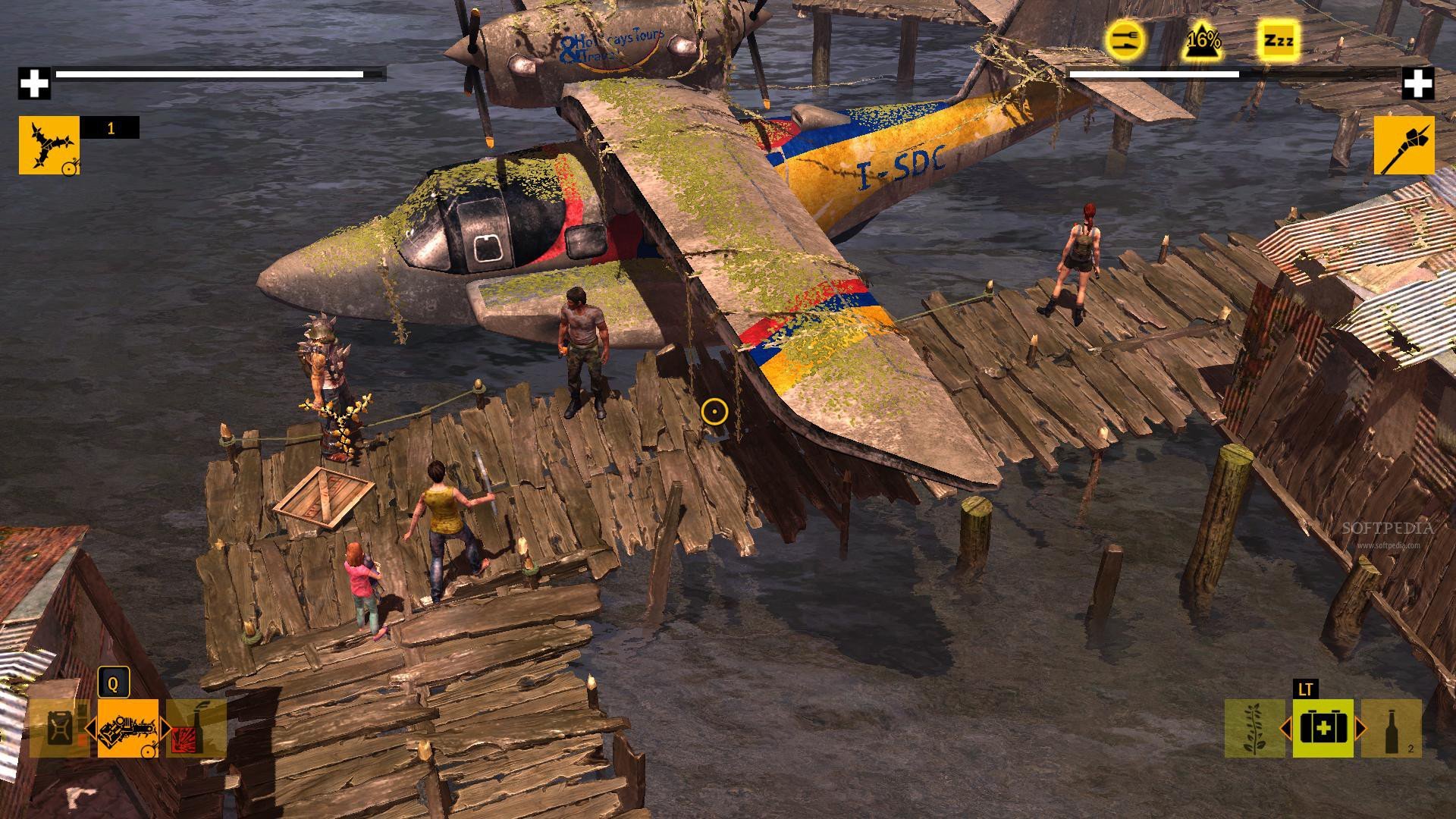Cycle chainsaw selector to next weapon

tap(166, 729)
